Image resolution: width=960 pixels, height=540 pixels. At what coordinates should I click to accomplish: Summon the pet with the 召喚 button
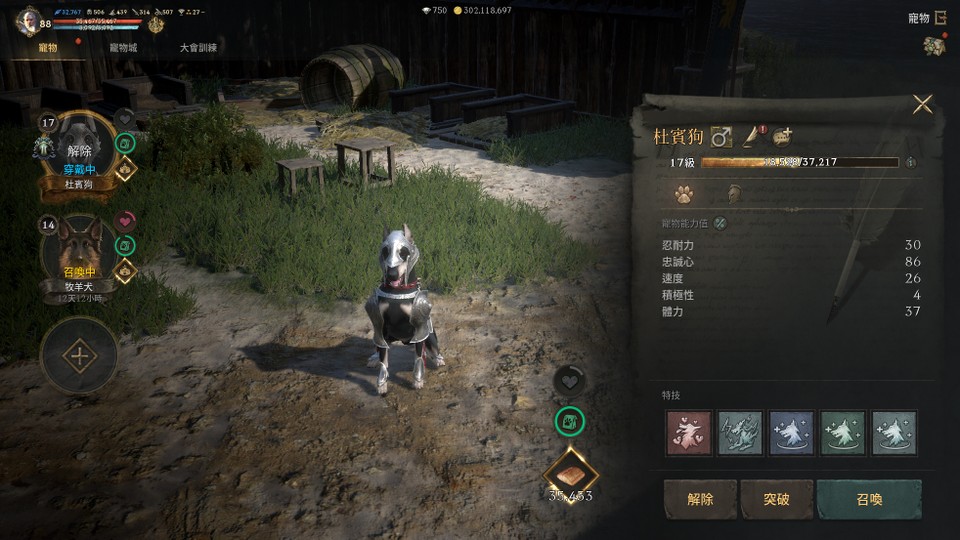[x=868, y=499]
